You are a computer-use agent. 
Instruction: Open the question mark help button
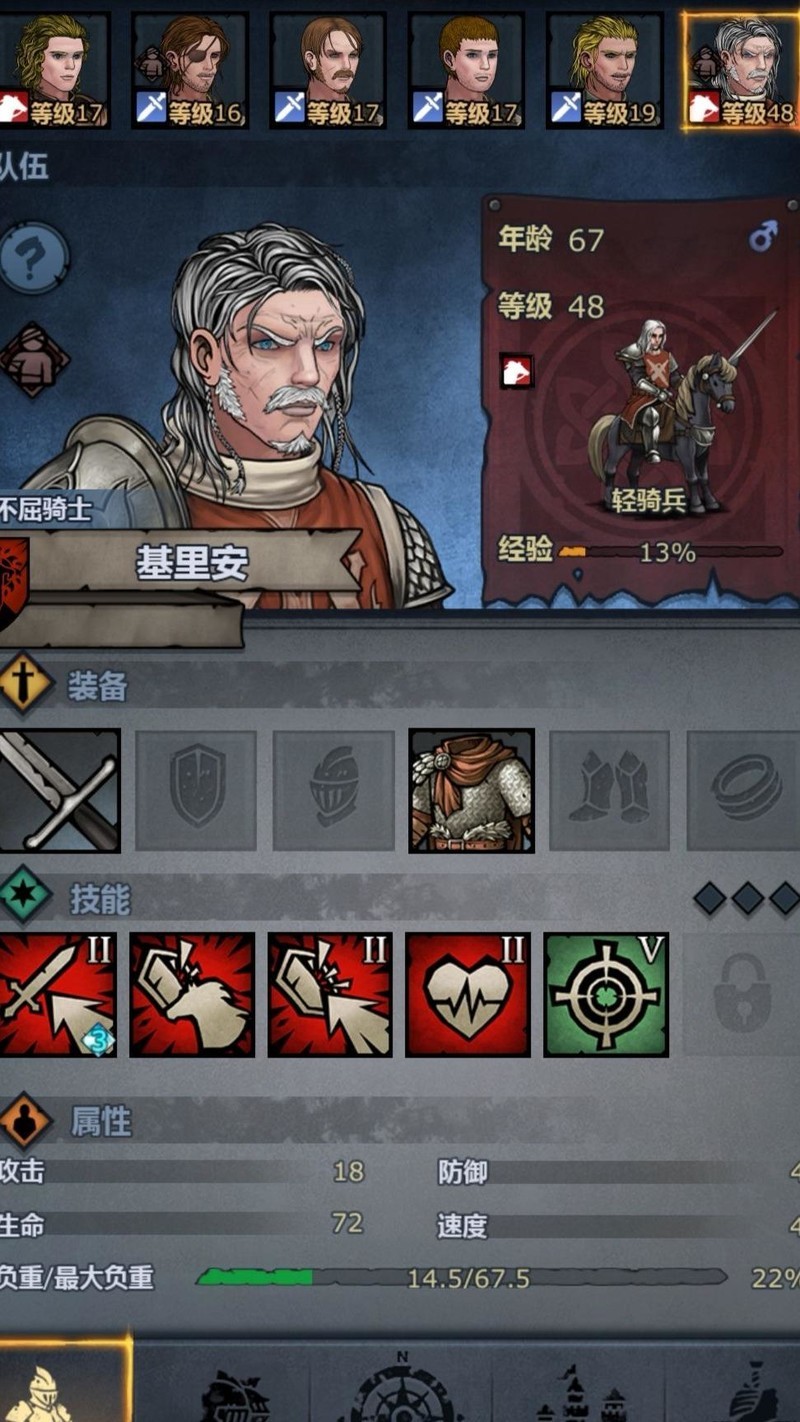[34, 258]
